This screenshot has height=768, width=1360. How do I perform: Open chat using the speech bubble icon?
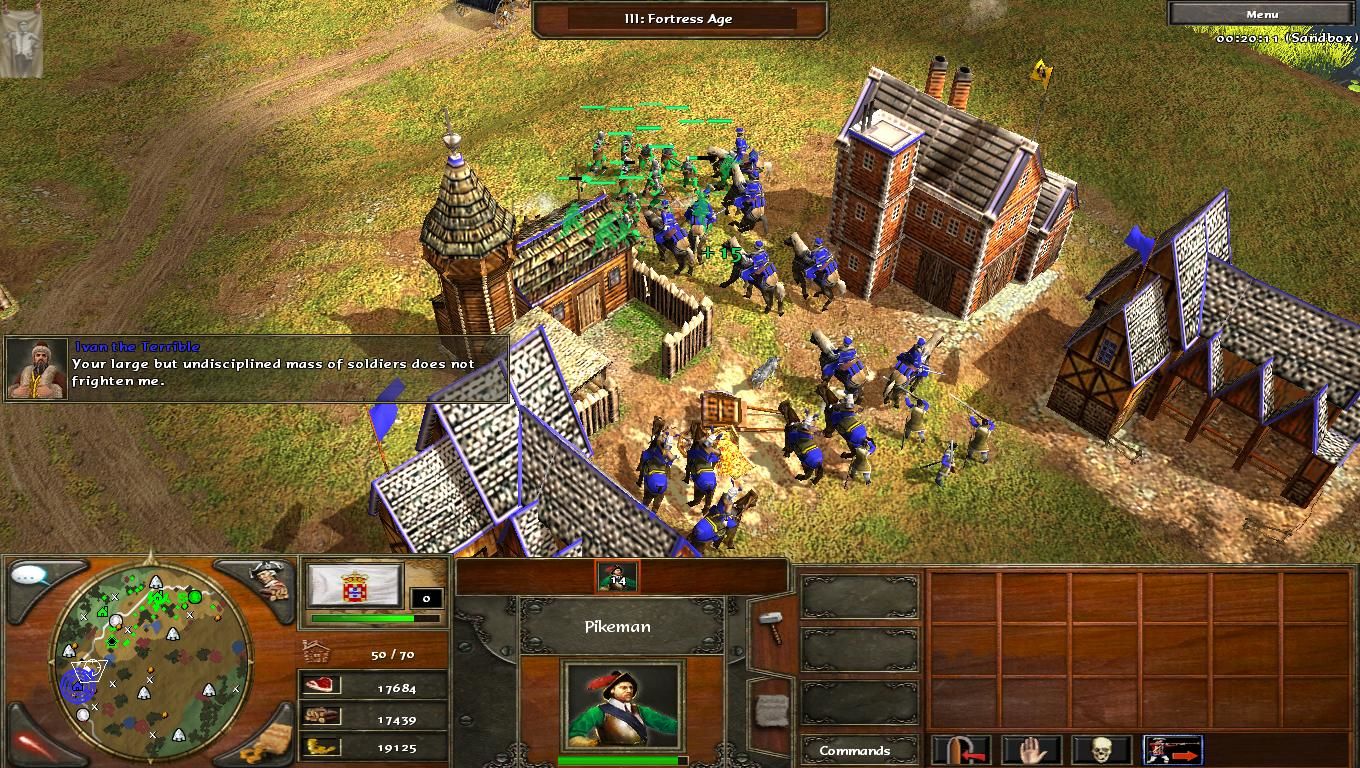point(26,577)
